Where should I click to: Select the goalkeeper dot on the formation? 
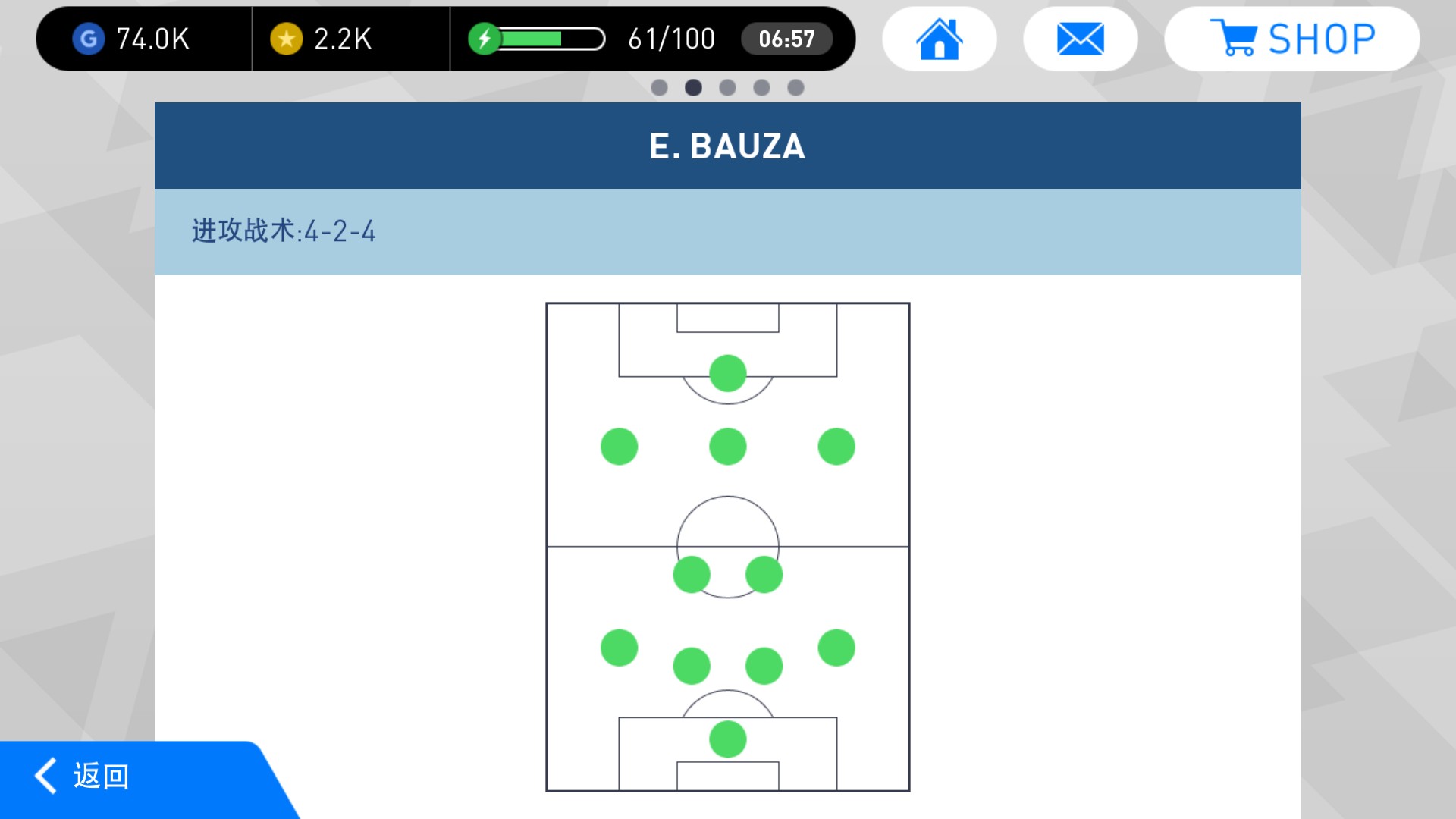click(726, 739)
